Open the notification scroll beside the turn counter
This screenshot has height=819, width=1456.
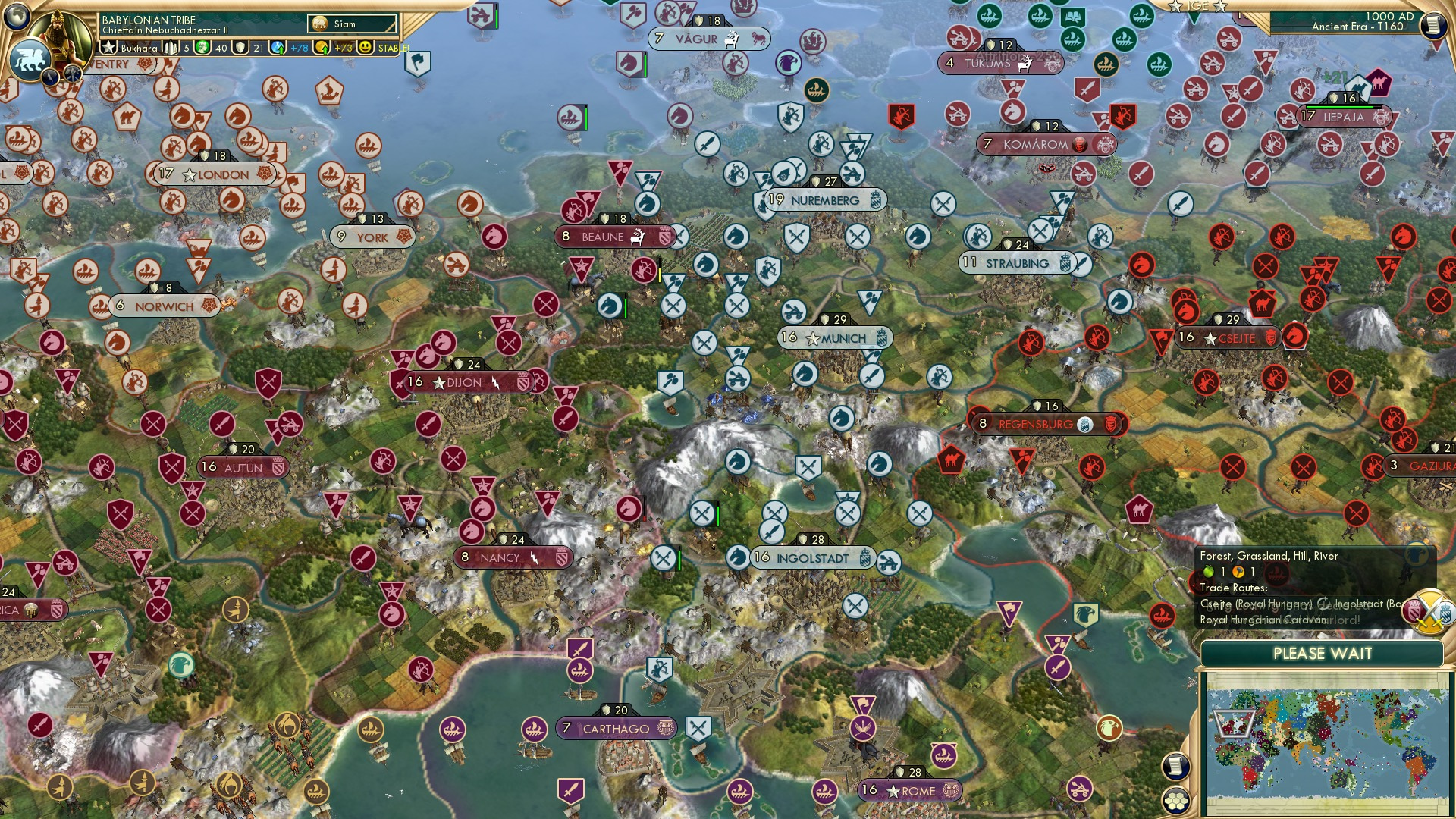[1435, 25]
